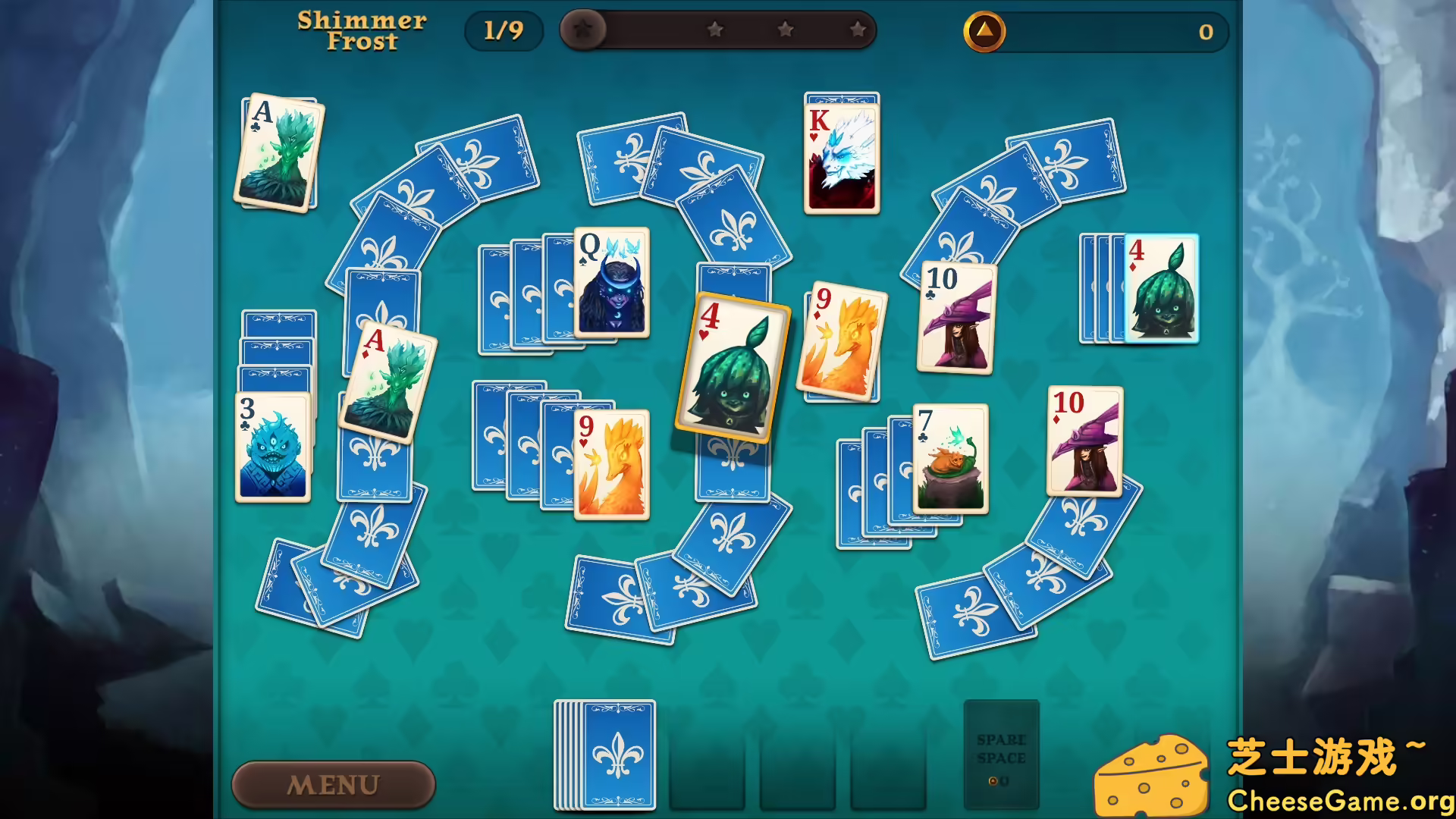Click the 1/9 deal counter badge

coord(503,30)
